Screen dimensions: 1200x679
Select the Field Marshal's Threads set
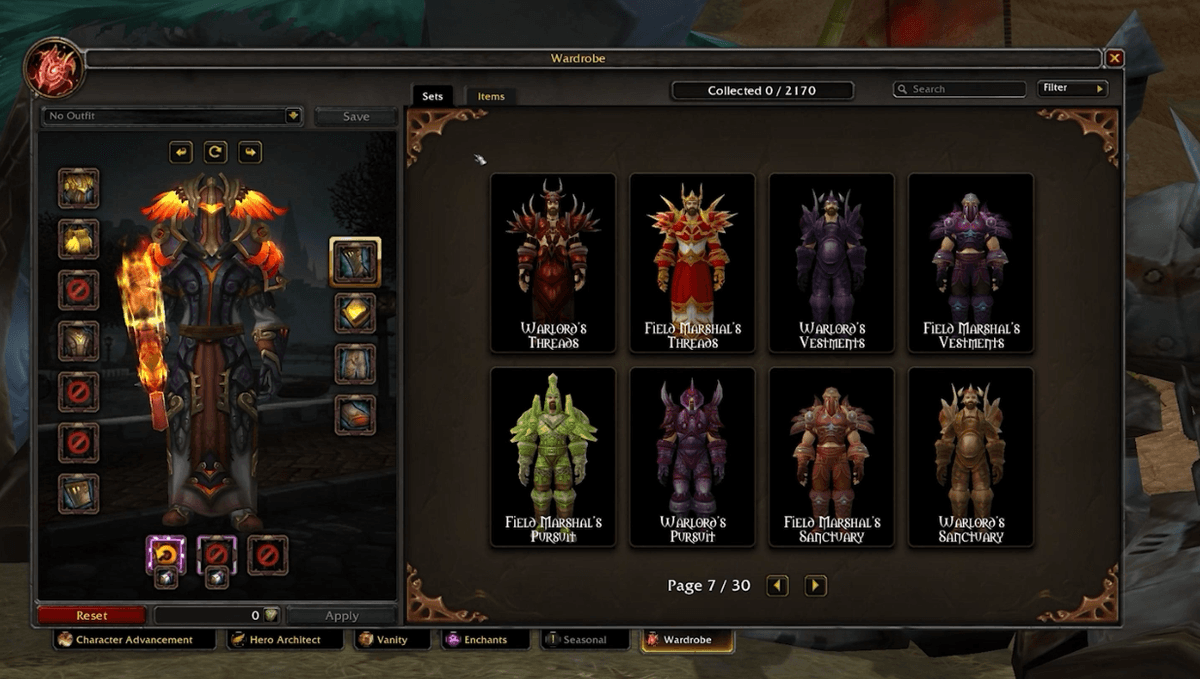692,263
